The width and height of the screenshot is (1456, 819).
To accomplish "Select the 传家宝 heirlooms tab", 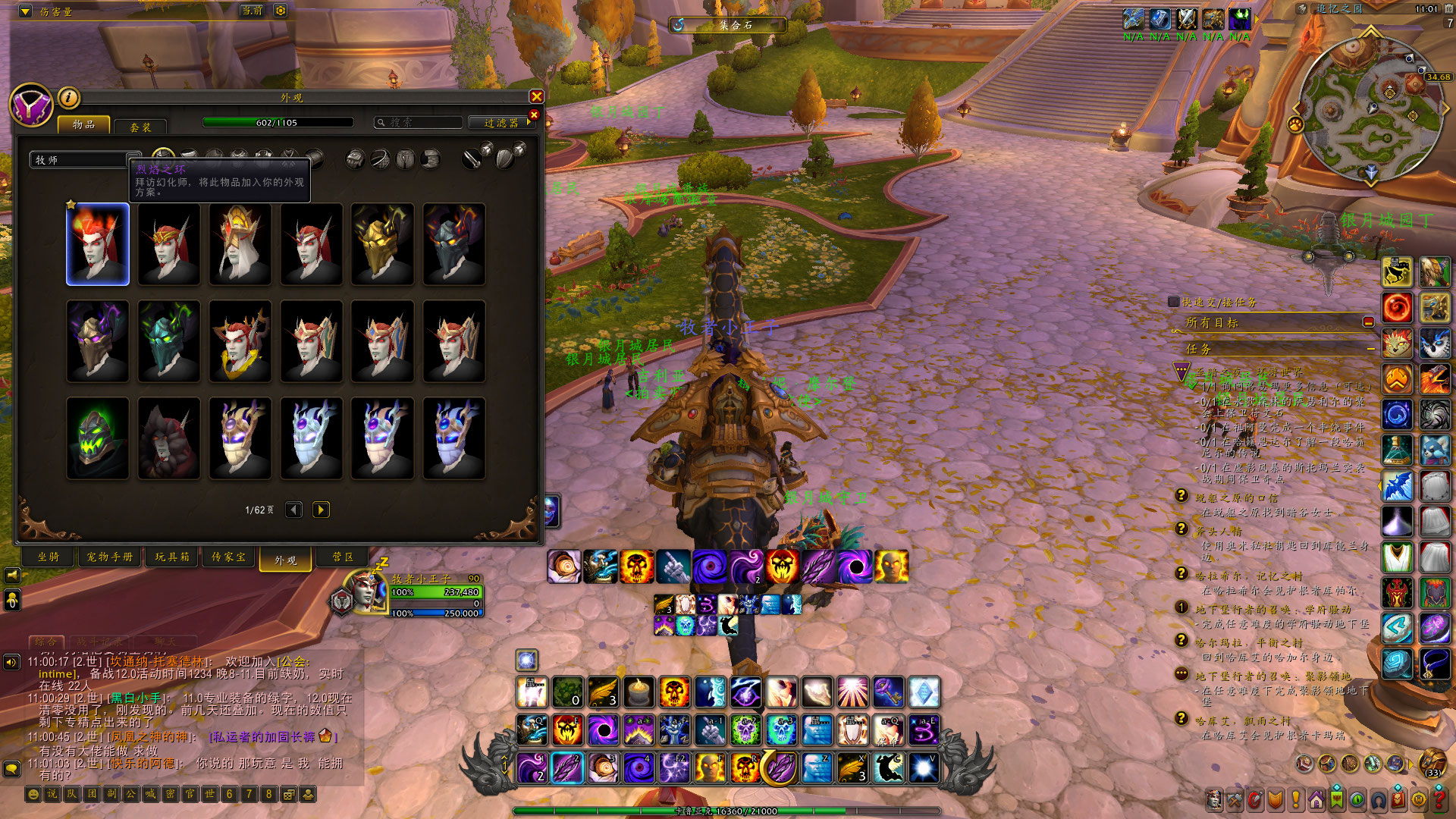I will 228,557.
